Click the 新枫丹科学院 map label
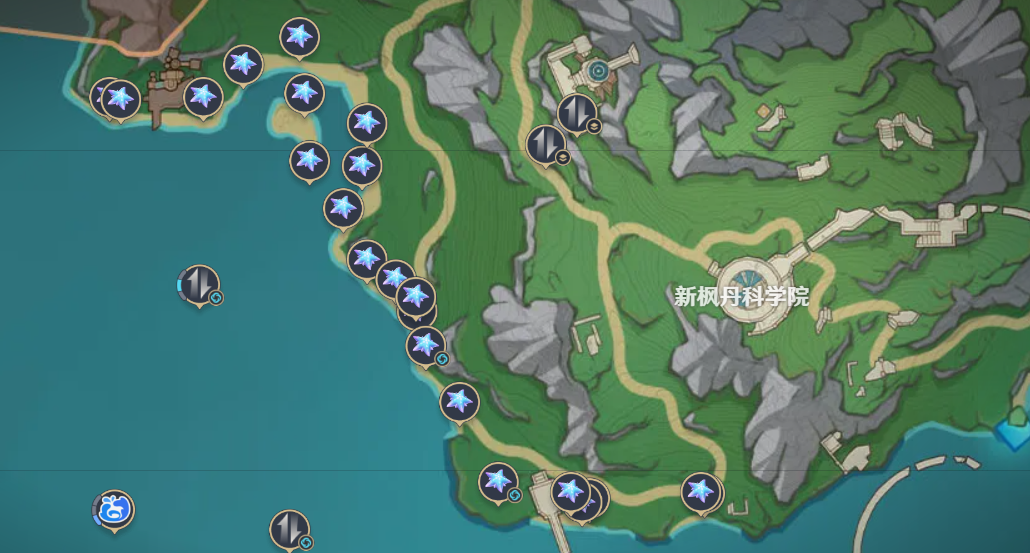Viewport: 1030px width, 553px height. (741, 296)
